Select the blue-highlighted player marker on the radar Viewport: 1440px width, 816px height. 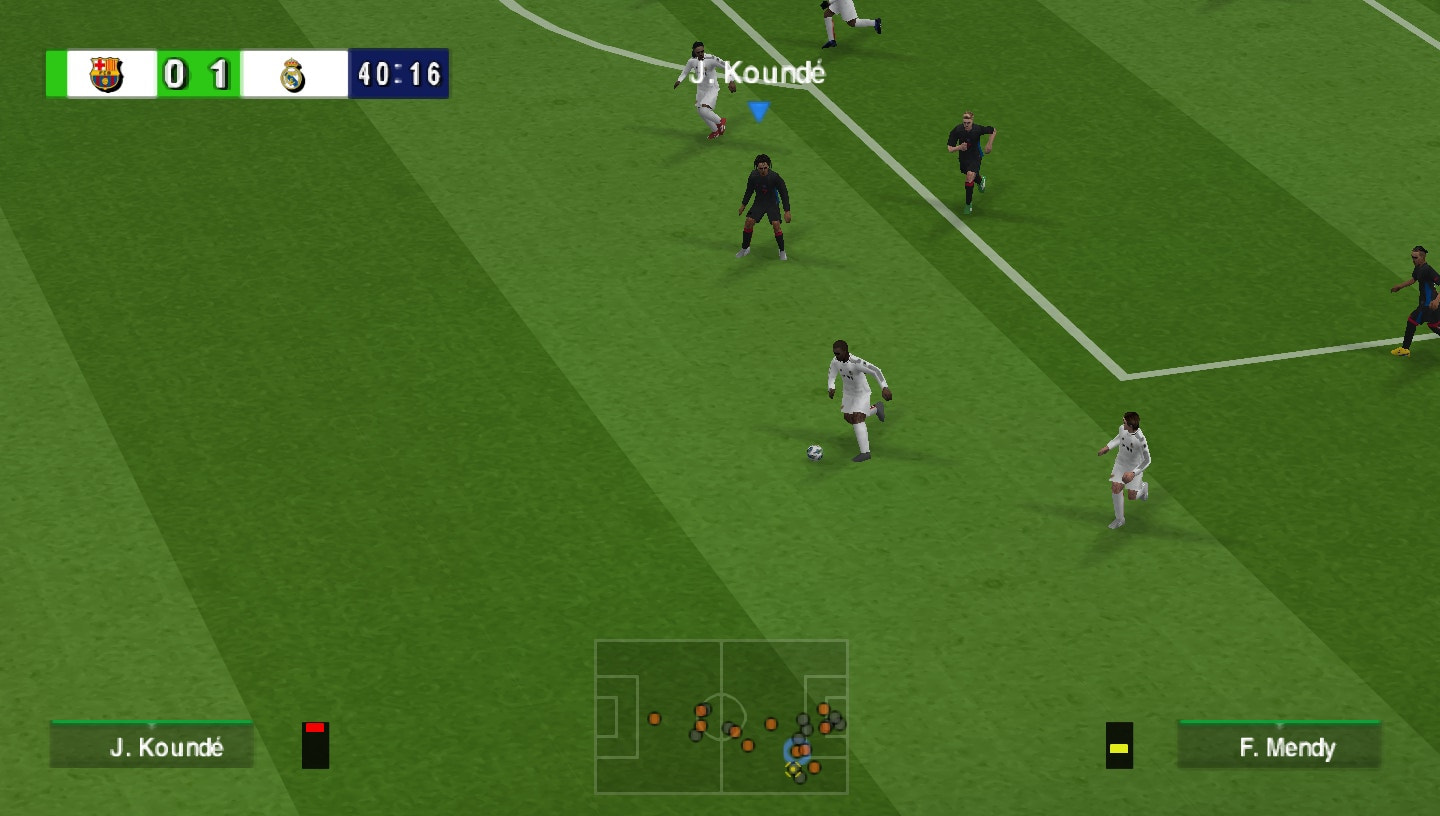coord(798,750)
